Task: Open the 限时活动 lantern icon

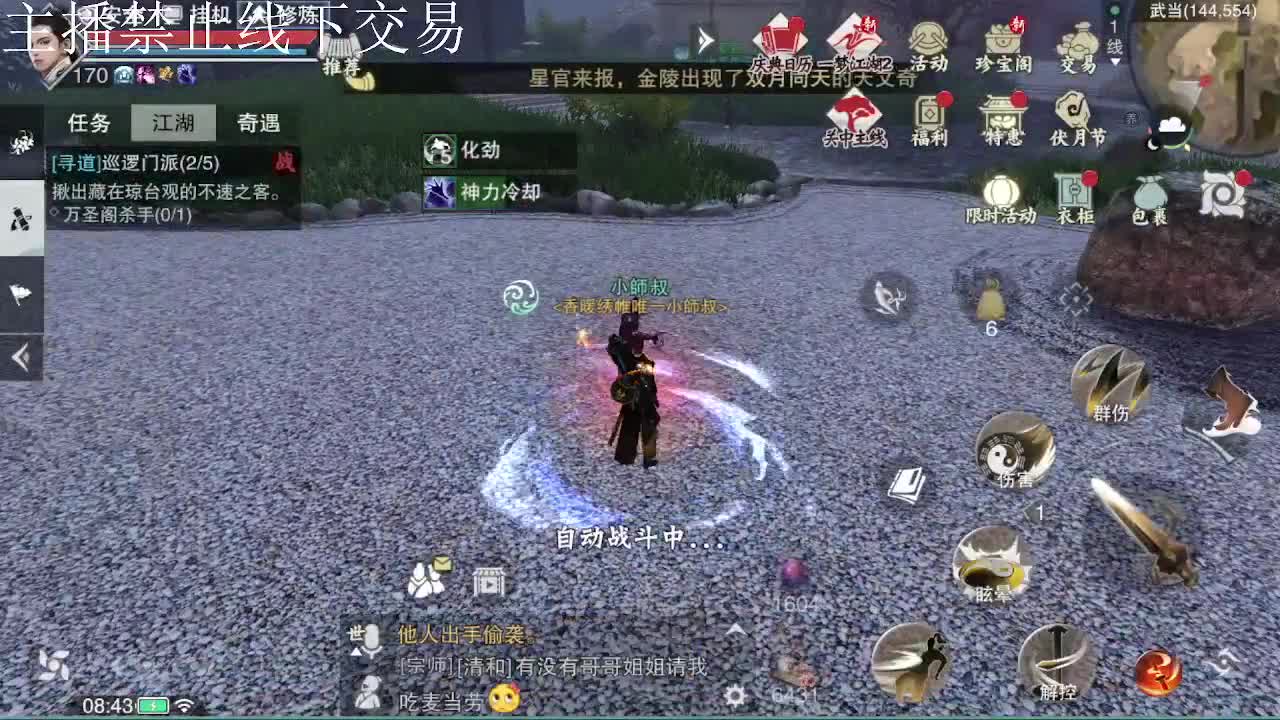Action: (1000, 193)
